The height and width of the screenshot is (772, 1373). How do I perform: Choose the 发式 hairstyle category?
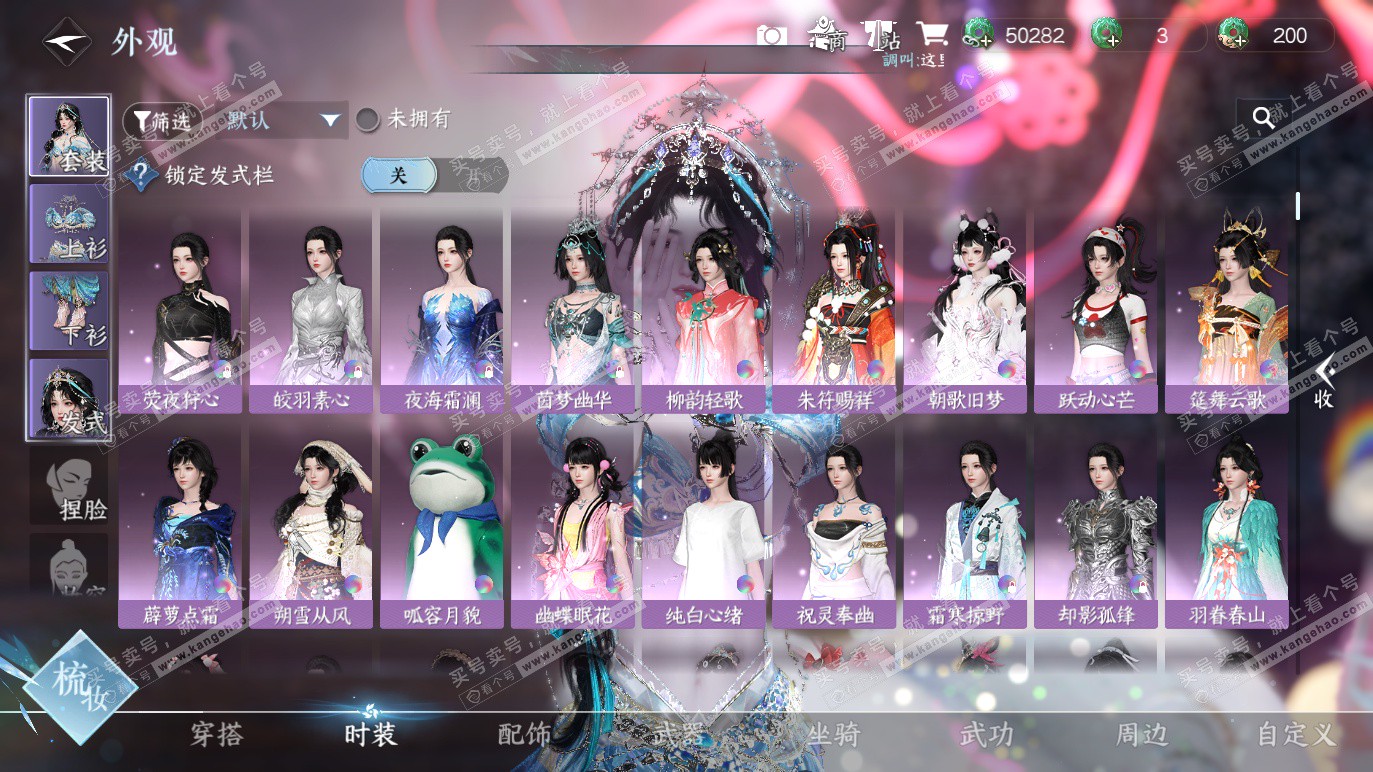click(x=69, y=398)
